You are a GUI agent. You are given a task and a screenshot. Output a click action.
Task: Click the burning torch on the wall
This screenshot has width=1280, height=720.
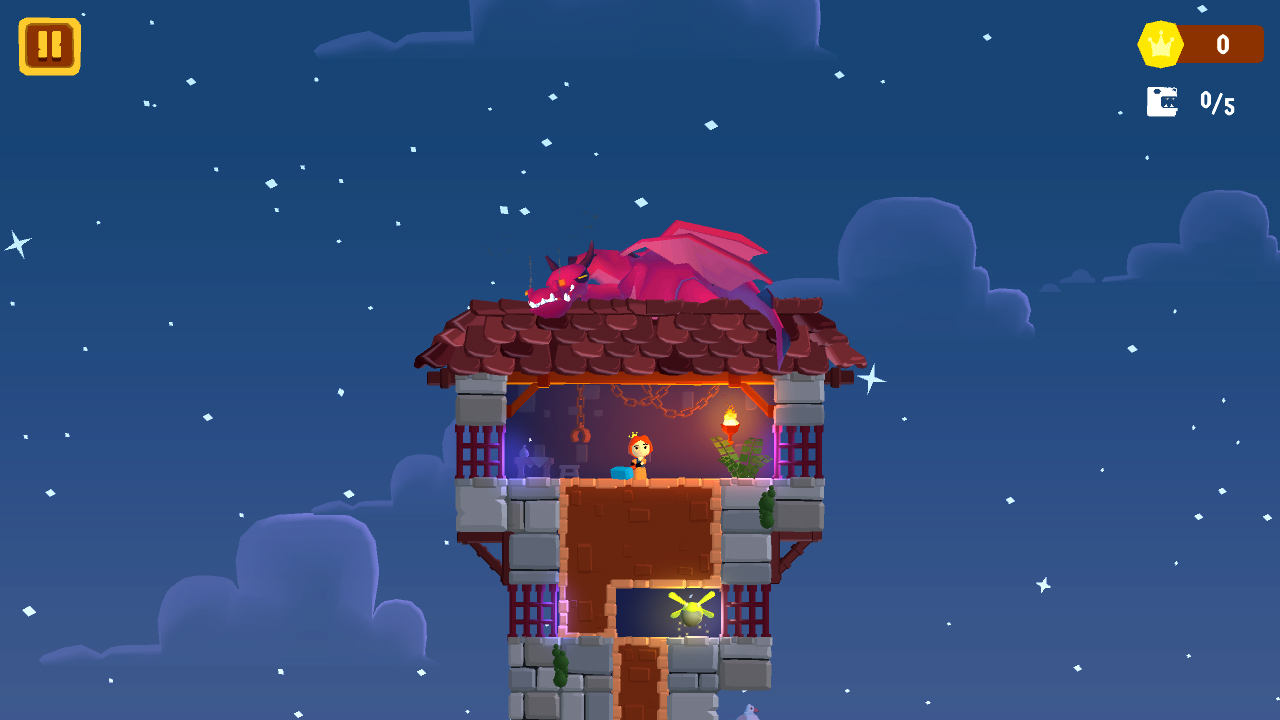[729, 421]
